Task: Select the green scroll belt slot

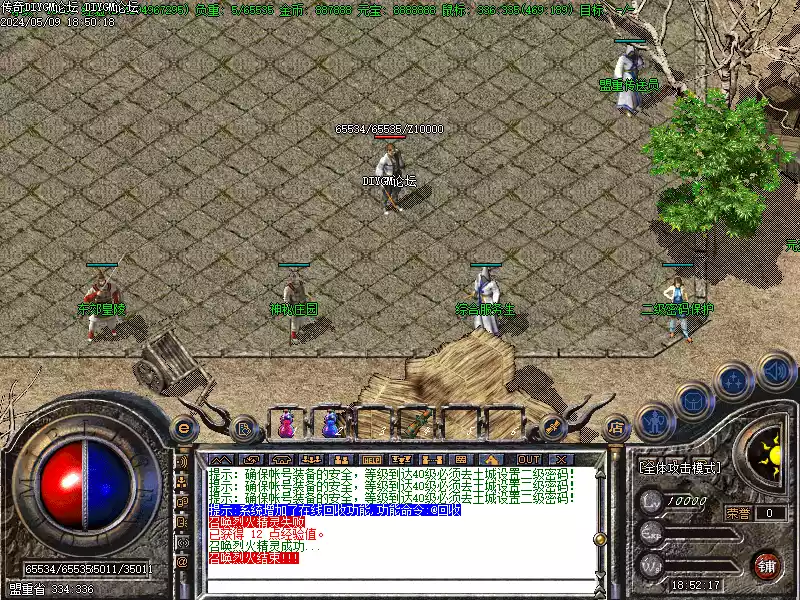Action: click(420, 422)
